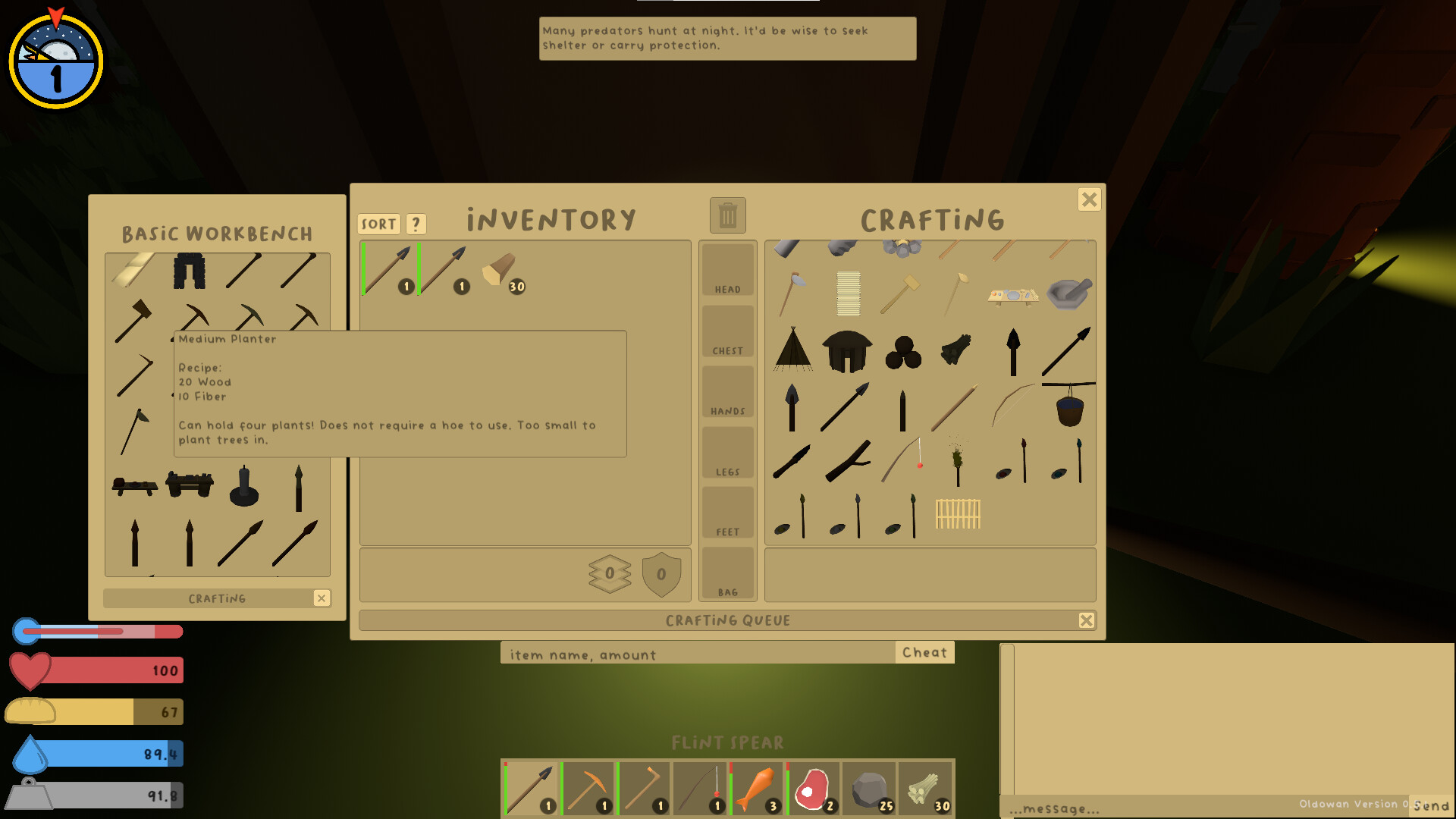
Task: Open the inventory help with the question mark
Action: click(x=415, y=224)
